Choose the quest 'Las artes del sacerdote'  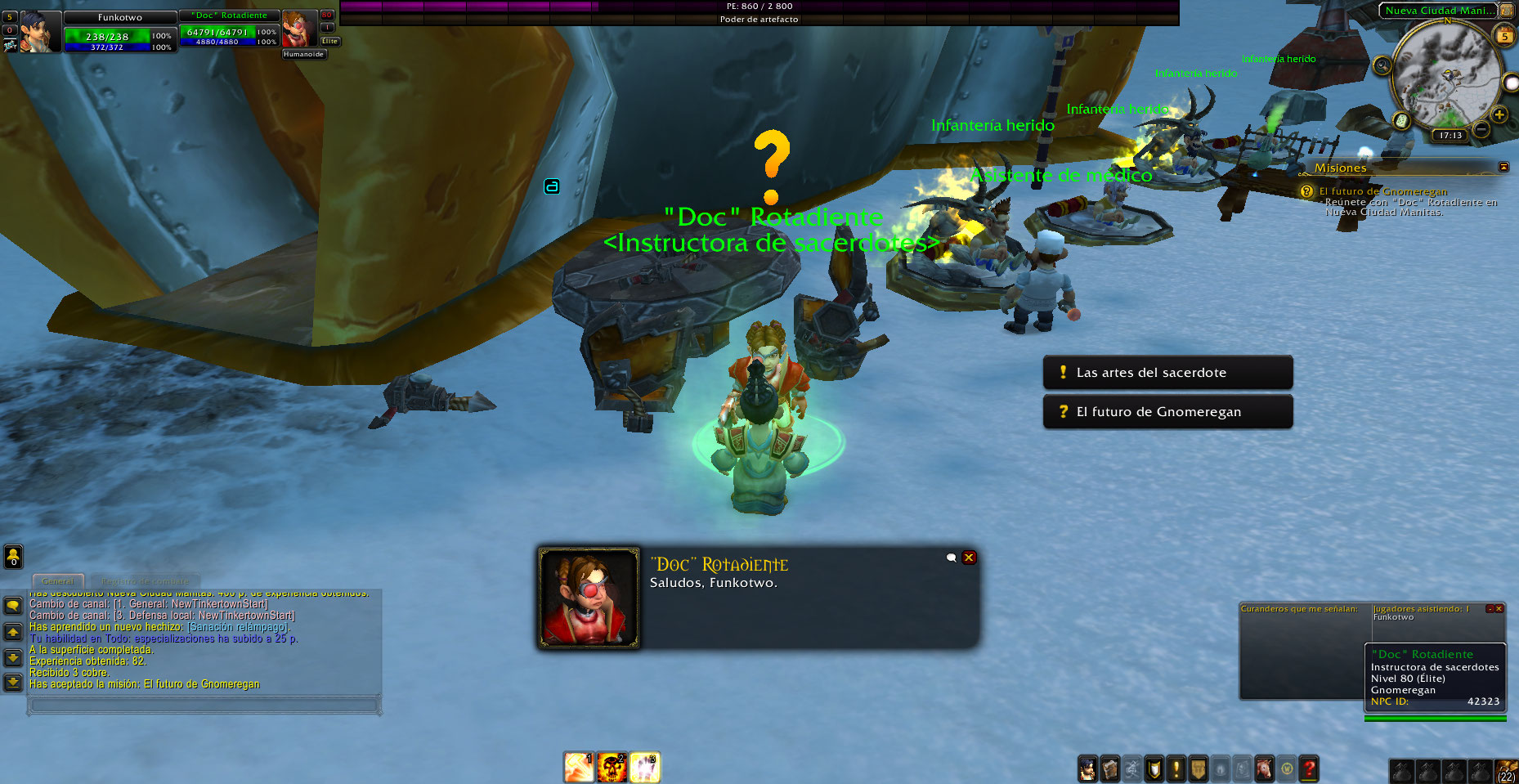[x=1167, y=373]
